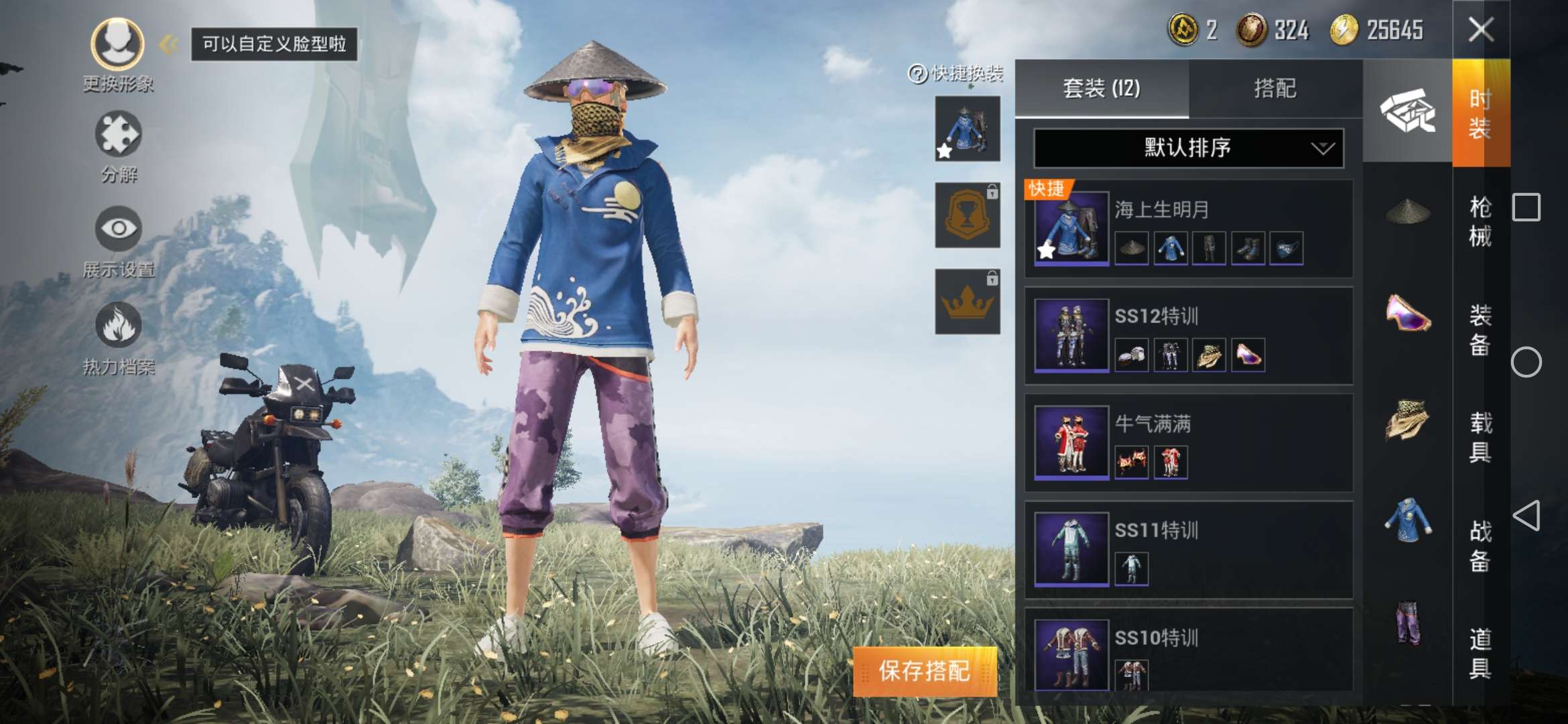Switch to the 搭配 tab
The height and width of the screenshot is (724, 1568).
click(1277, 87)
